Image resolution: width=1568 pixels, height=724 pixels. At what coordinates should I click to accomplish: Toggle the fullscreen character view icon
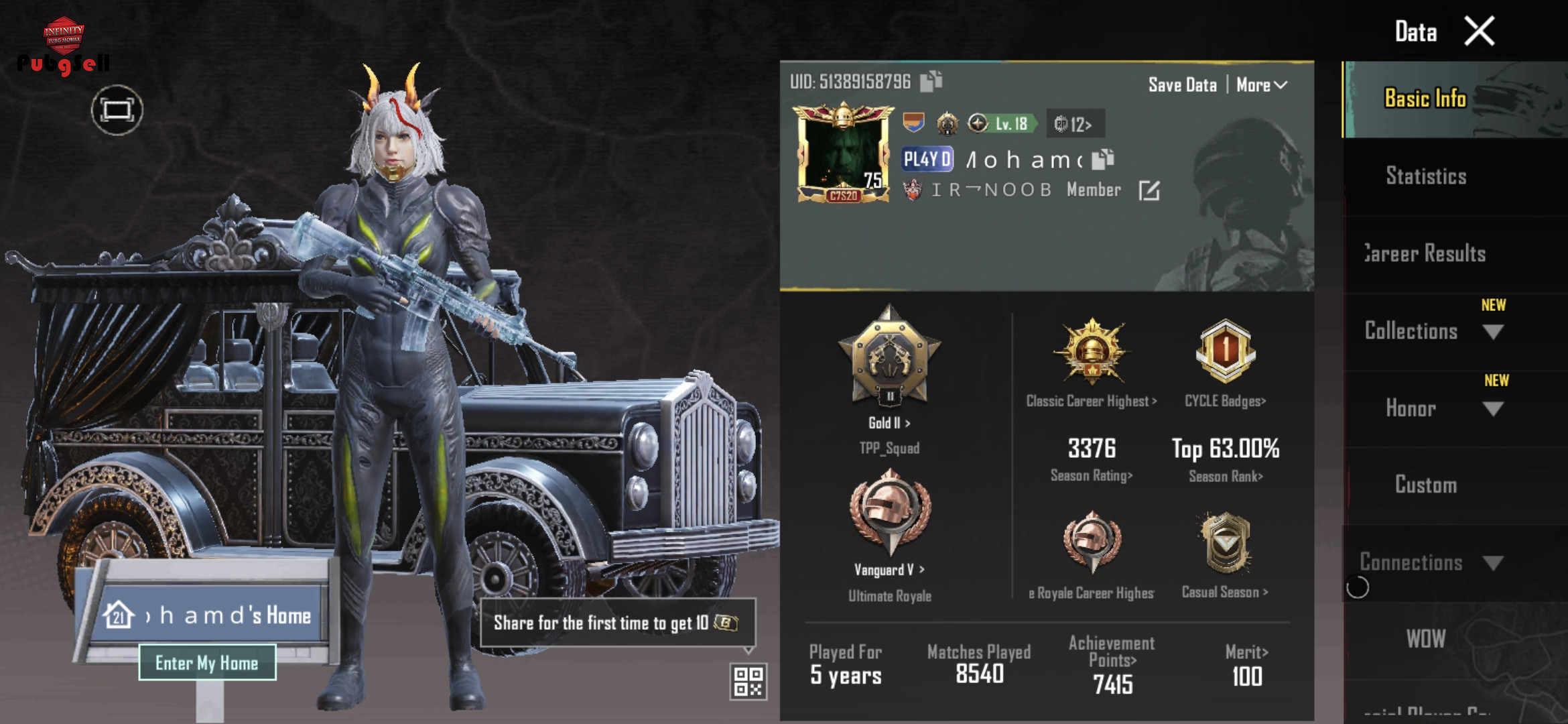click(x=117, y=110)
